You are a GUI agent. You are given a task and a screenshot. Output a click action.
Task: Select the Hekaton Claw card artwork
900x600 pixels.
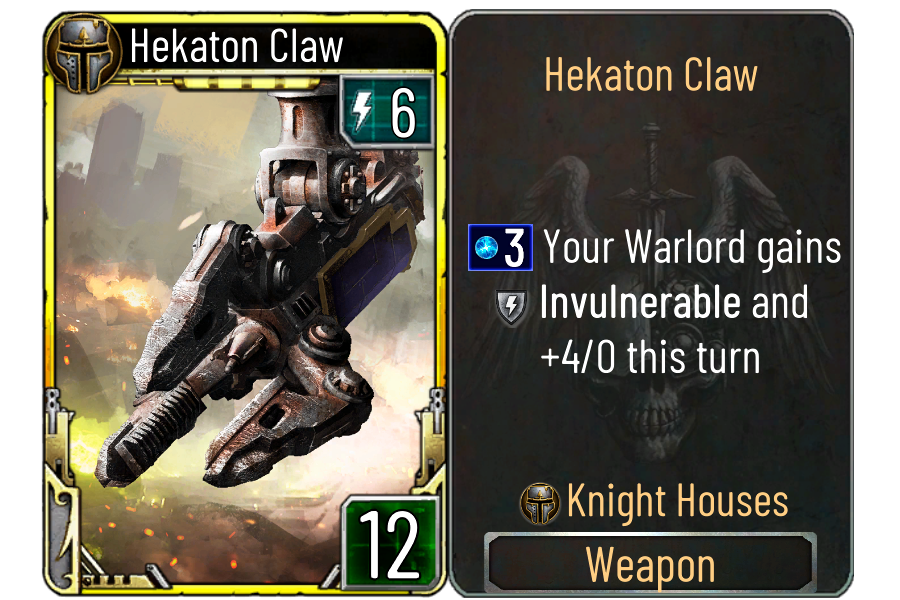(240, 300)
